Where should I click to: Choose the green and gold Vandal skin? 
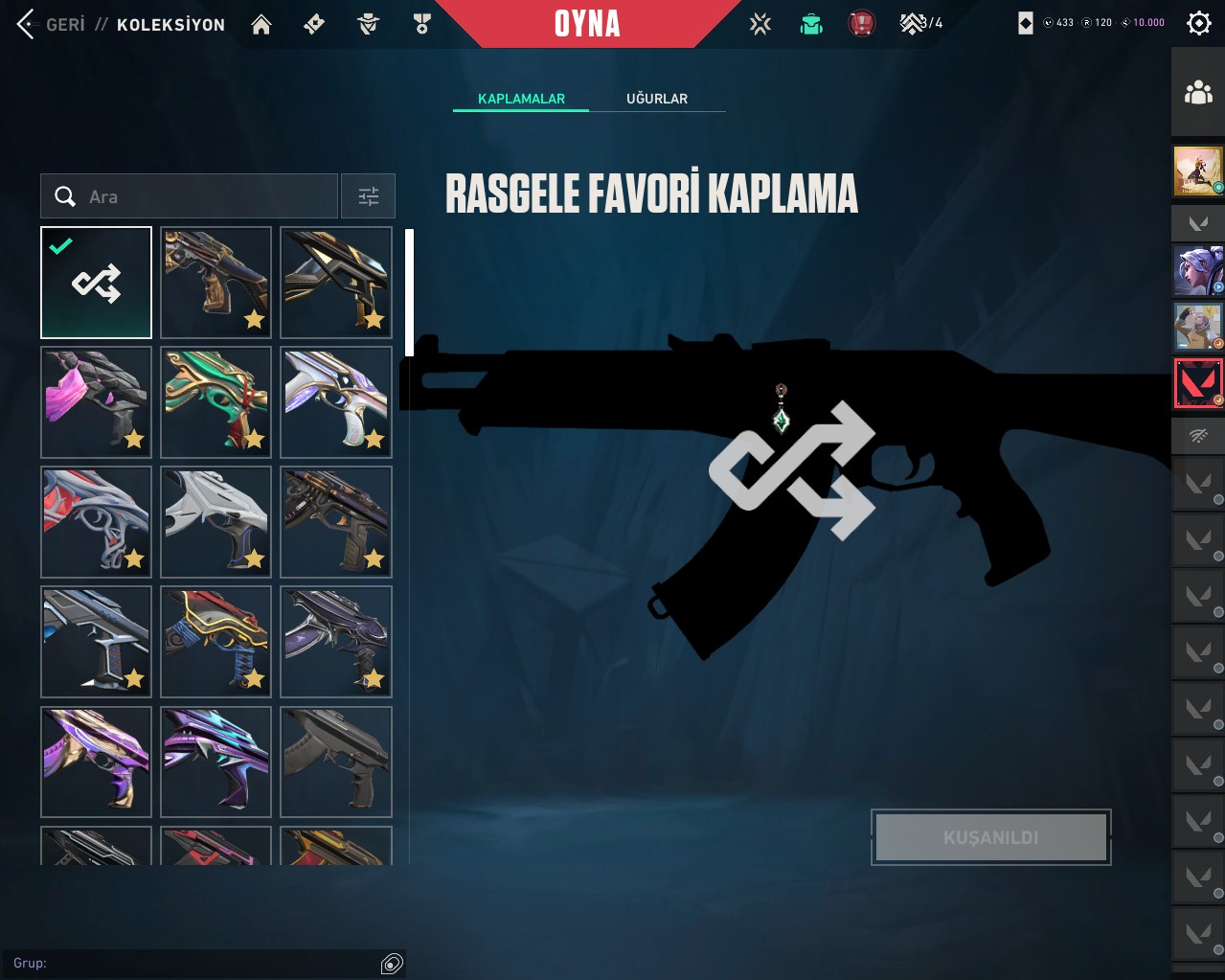(216, 402)
